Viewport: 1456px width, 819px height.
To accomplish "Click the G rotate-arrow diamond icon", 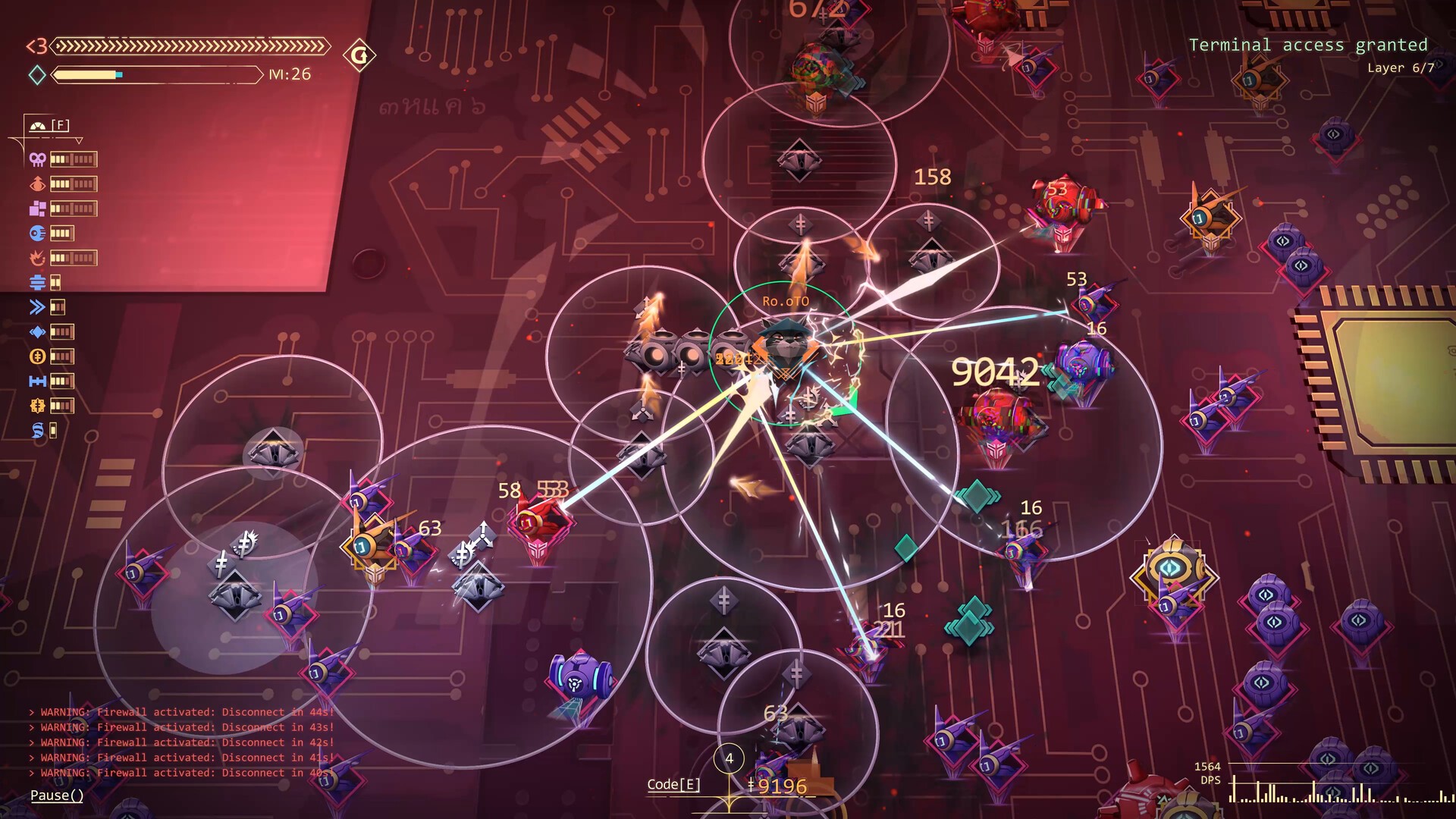I will click(359, 55).
